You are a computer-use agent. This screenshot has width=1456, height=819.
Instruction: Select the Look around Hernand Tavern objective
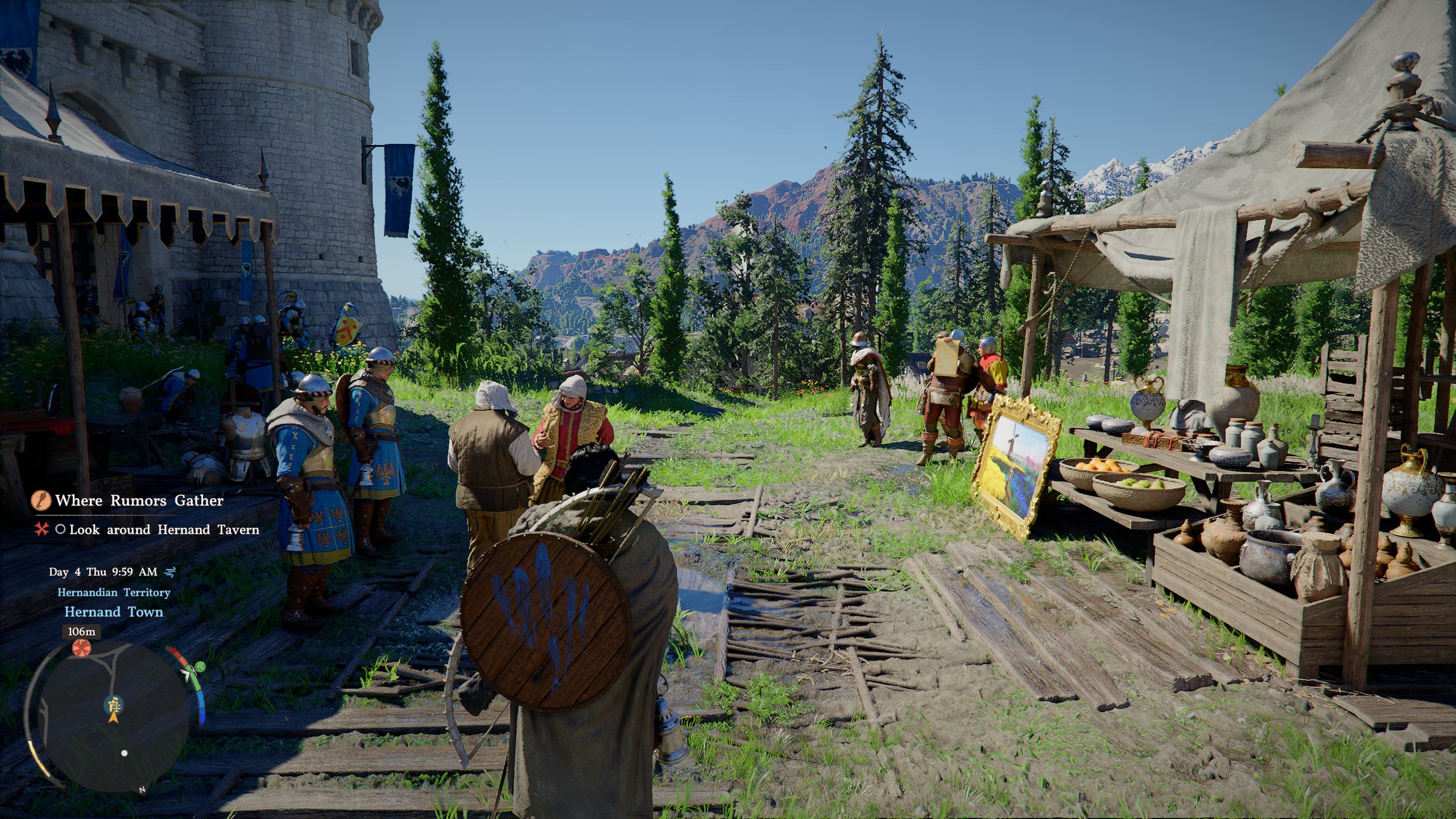[164, 530]
